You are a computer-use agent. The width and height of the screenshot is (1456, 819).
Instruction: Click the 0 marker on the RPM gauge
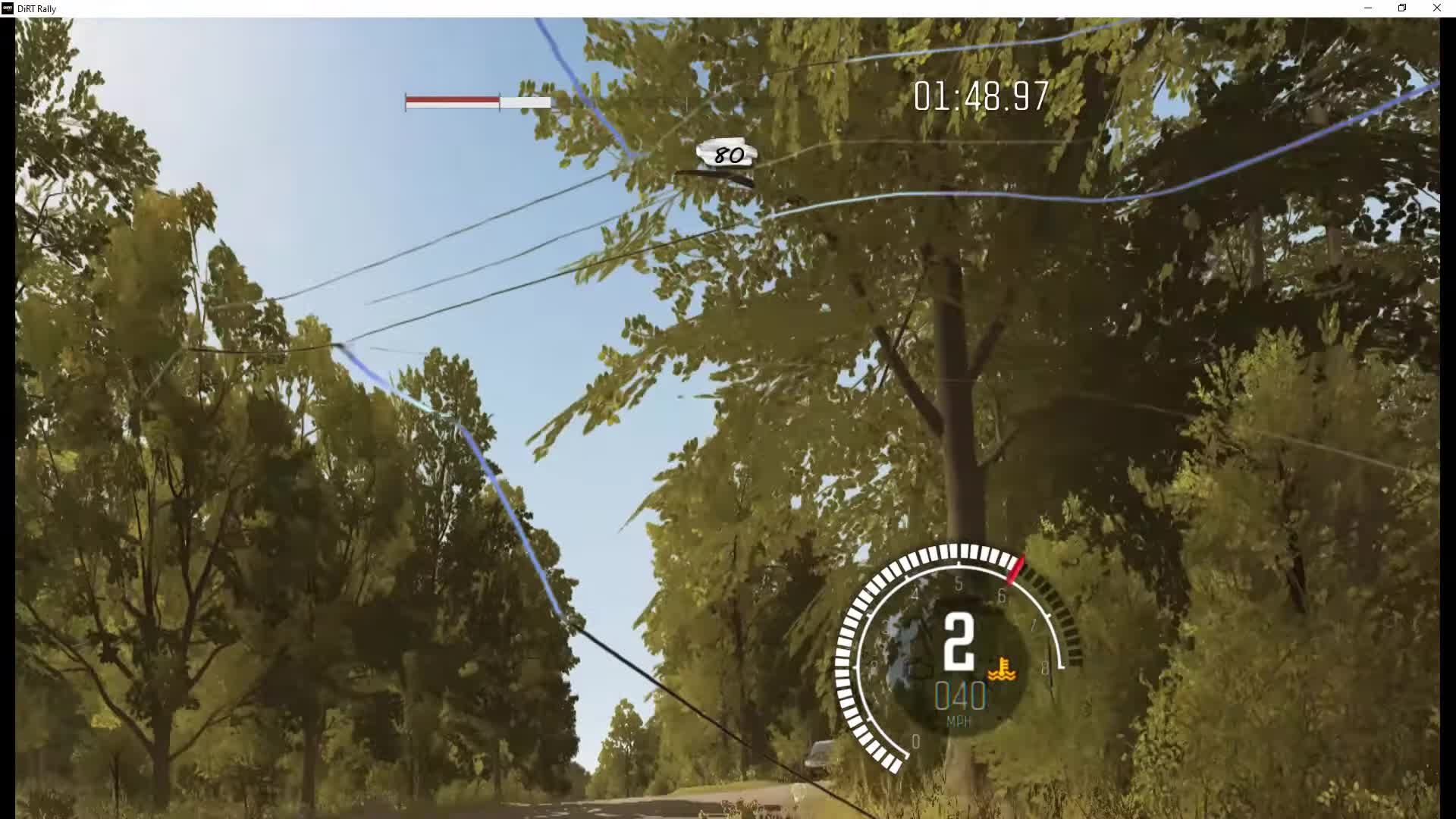click(916, 741)
